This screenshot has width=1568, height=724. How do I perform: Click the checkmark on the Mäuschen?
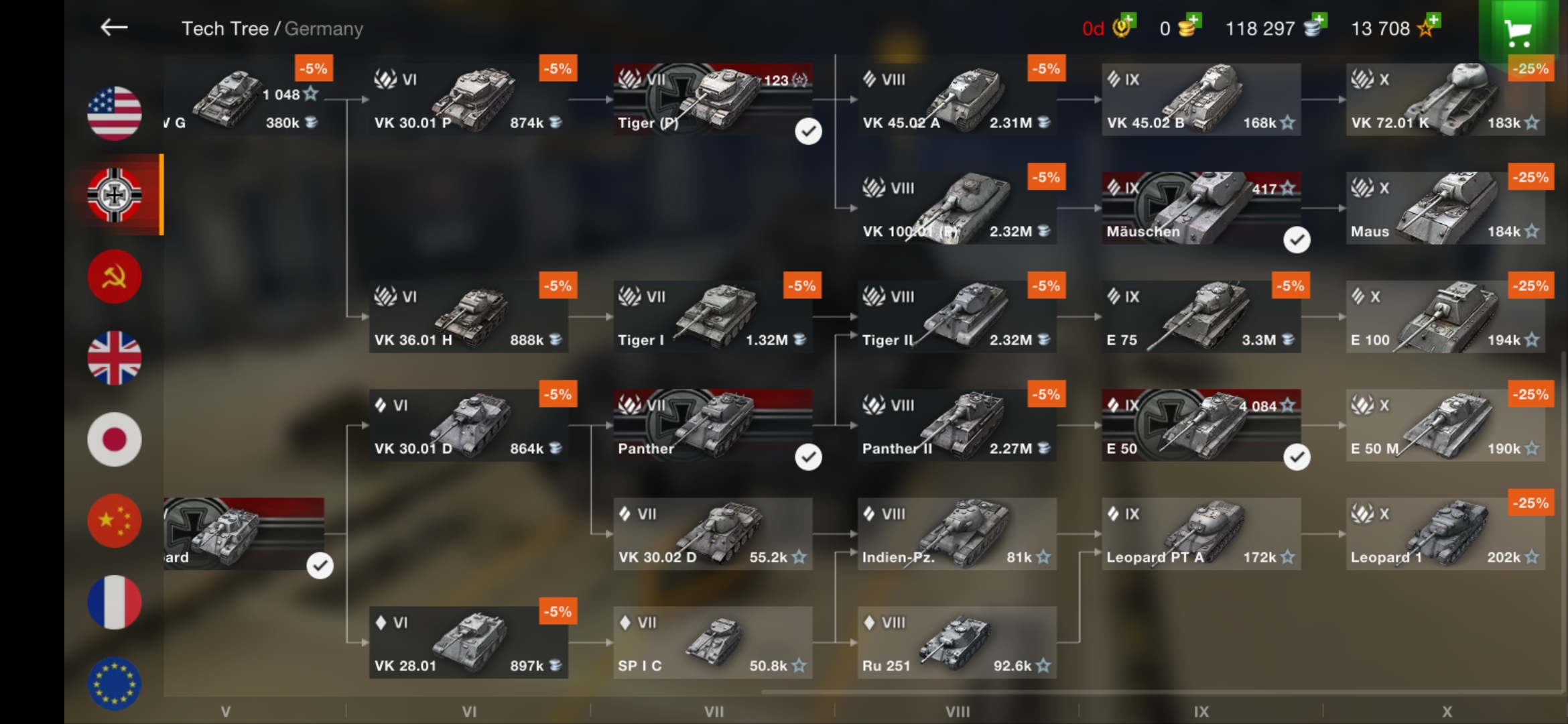(x=1297, y=239)
